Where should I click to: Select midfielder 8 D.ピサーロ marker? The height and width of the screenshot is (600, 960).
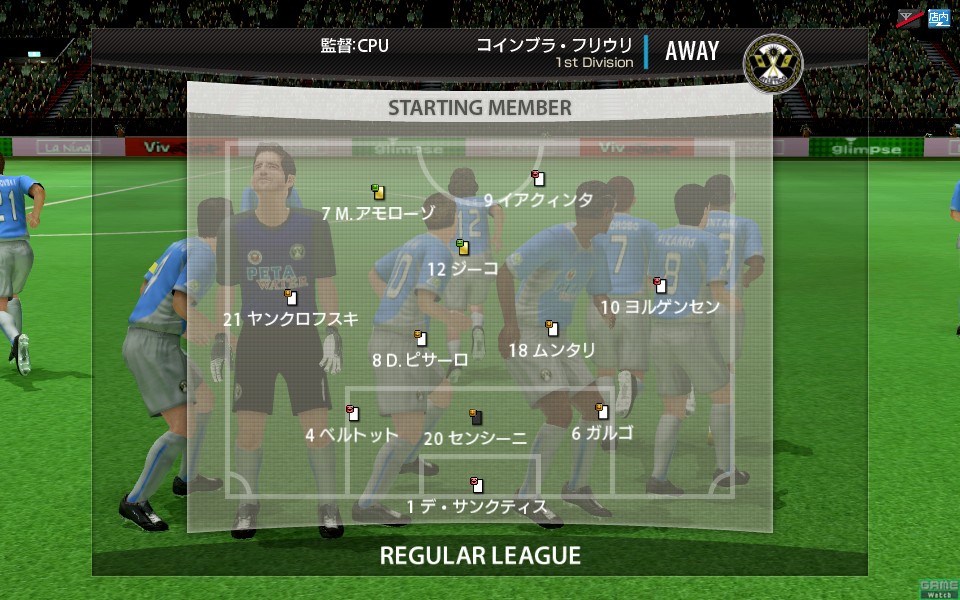421,338
